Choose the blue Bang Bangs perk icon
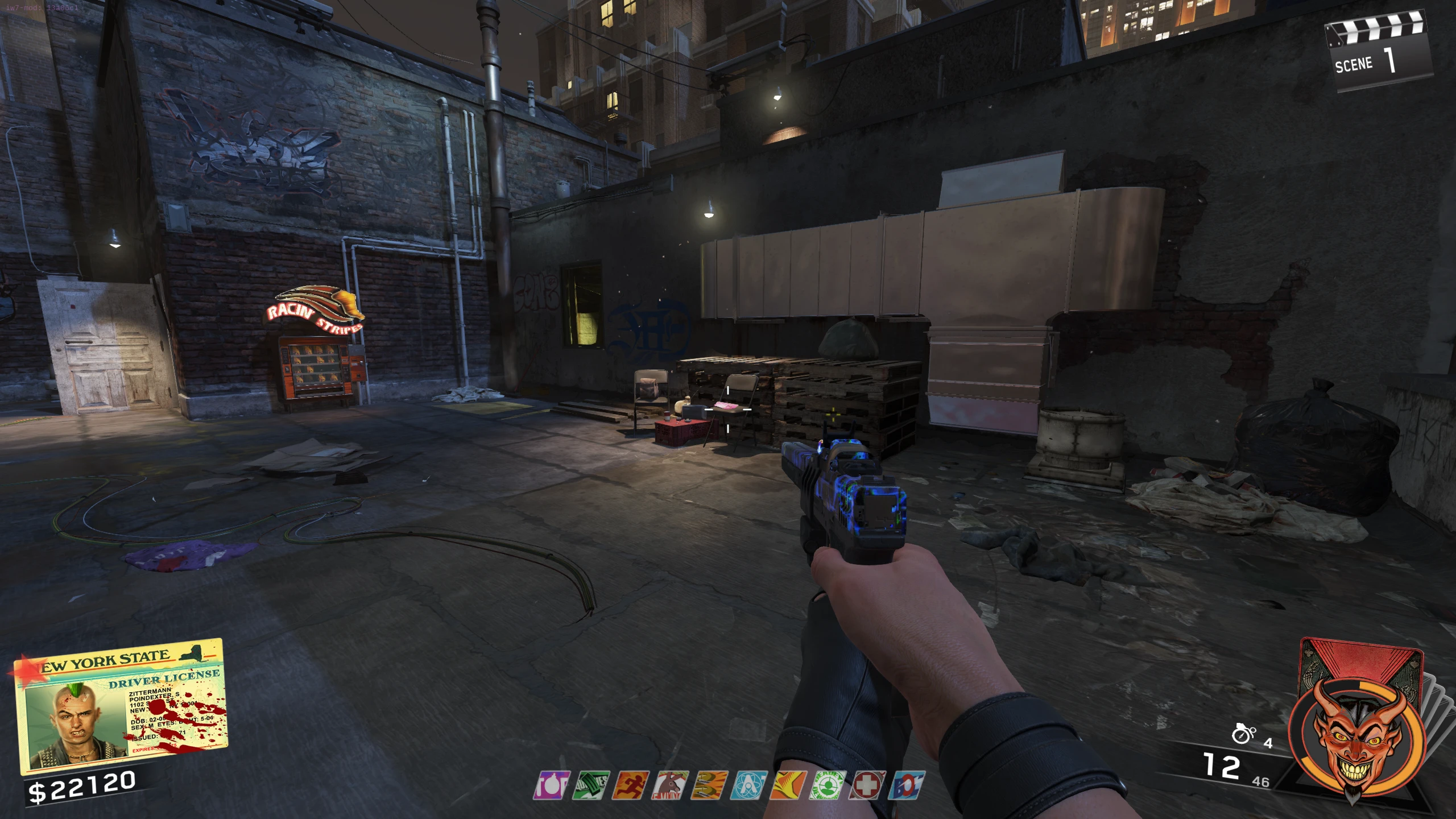The height and width of the screenshot is (819, 1456). coord(907,785)
